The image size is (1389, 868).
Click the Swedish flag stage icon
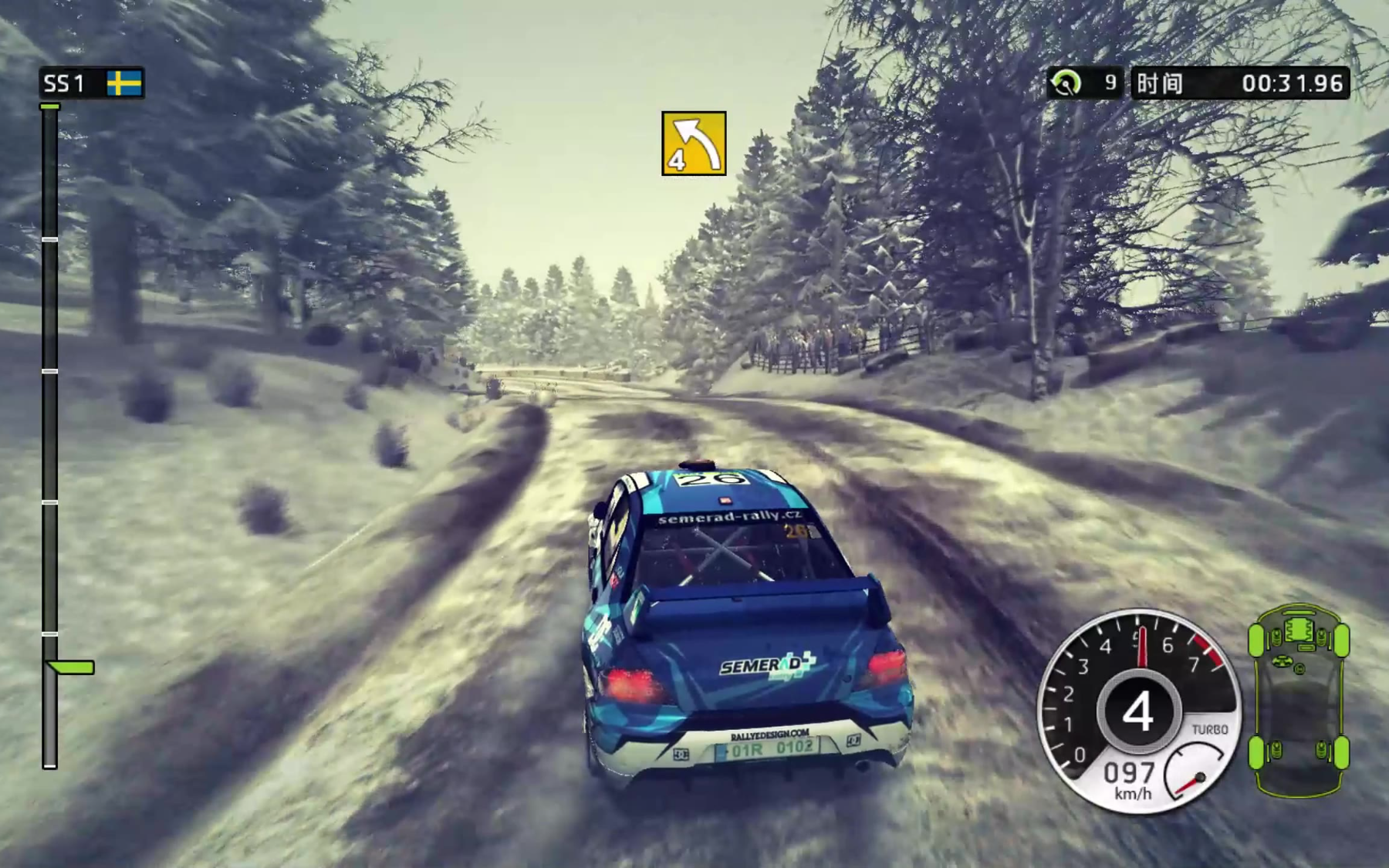pos(124,83)
